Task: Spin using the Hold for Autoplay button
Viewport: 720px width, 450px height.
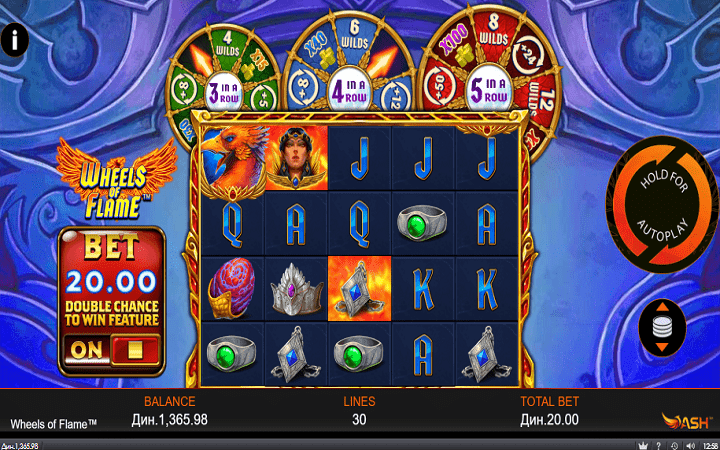Action: [659, 205]
